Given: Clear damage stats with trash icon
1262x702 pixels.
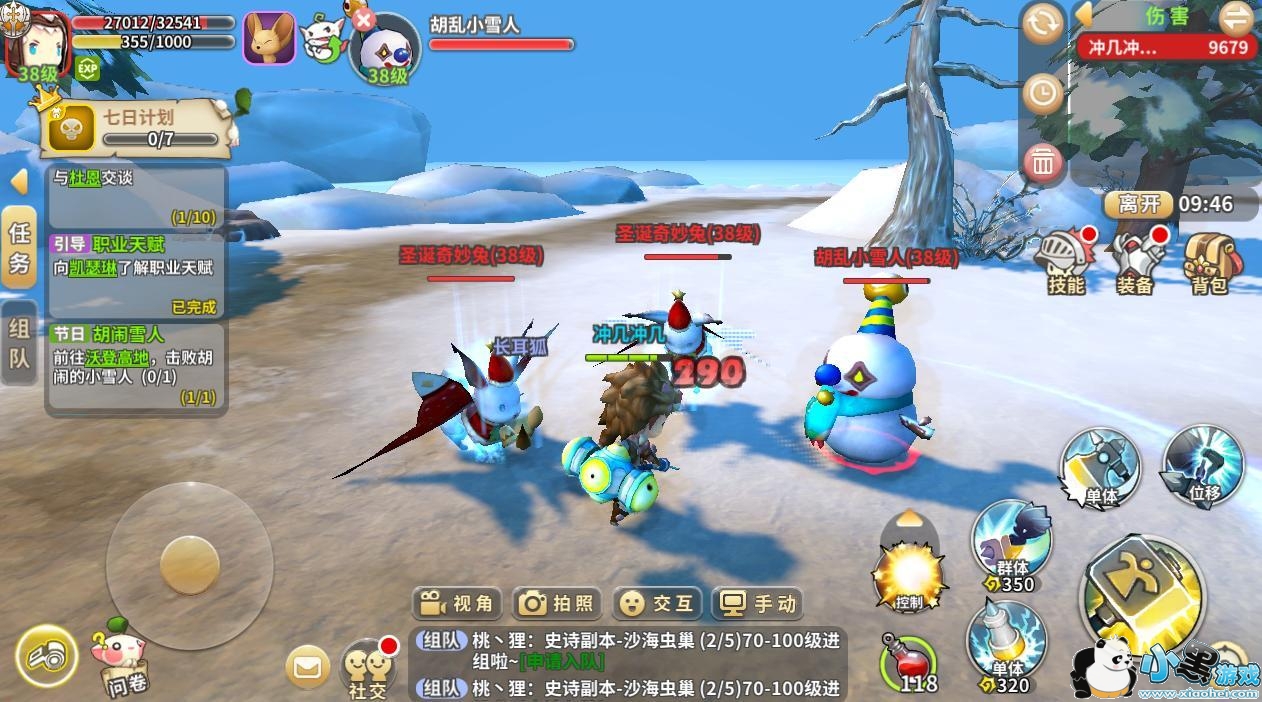Looking at the screenshot, I should pyautogui.click(x=1043, y=162).
